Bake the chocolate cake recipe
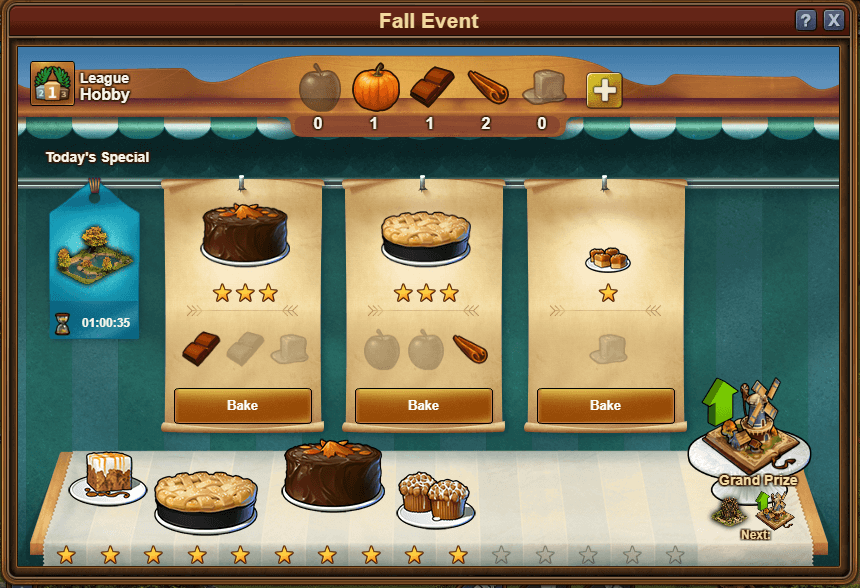This screenshot has width=860, height=588. 243,405
